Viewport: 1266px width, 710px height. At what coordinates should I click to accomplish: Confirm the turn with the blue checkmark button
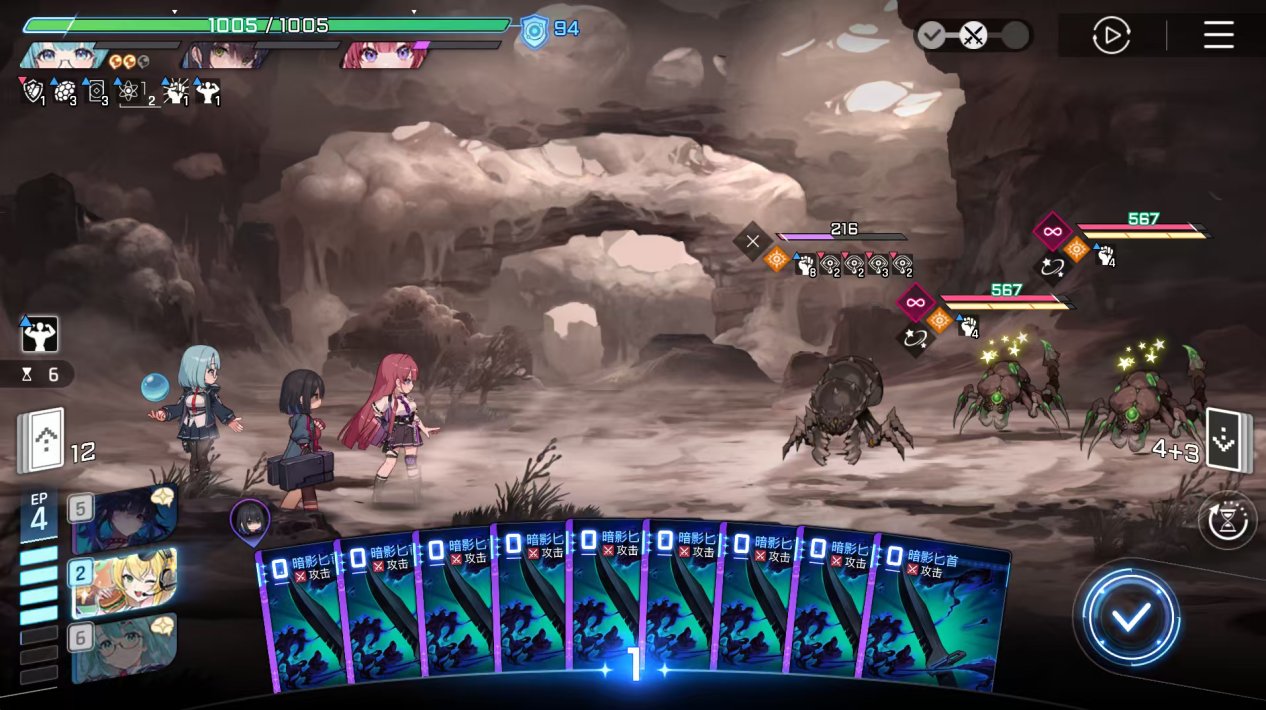[x=1131, y=616]
